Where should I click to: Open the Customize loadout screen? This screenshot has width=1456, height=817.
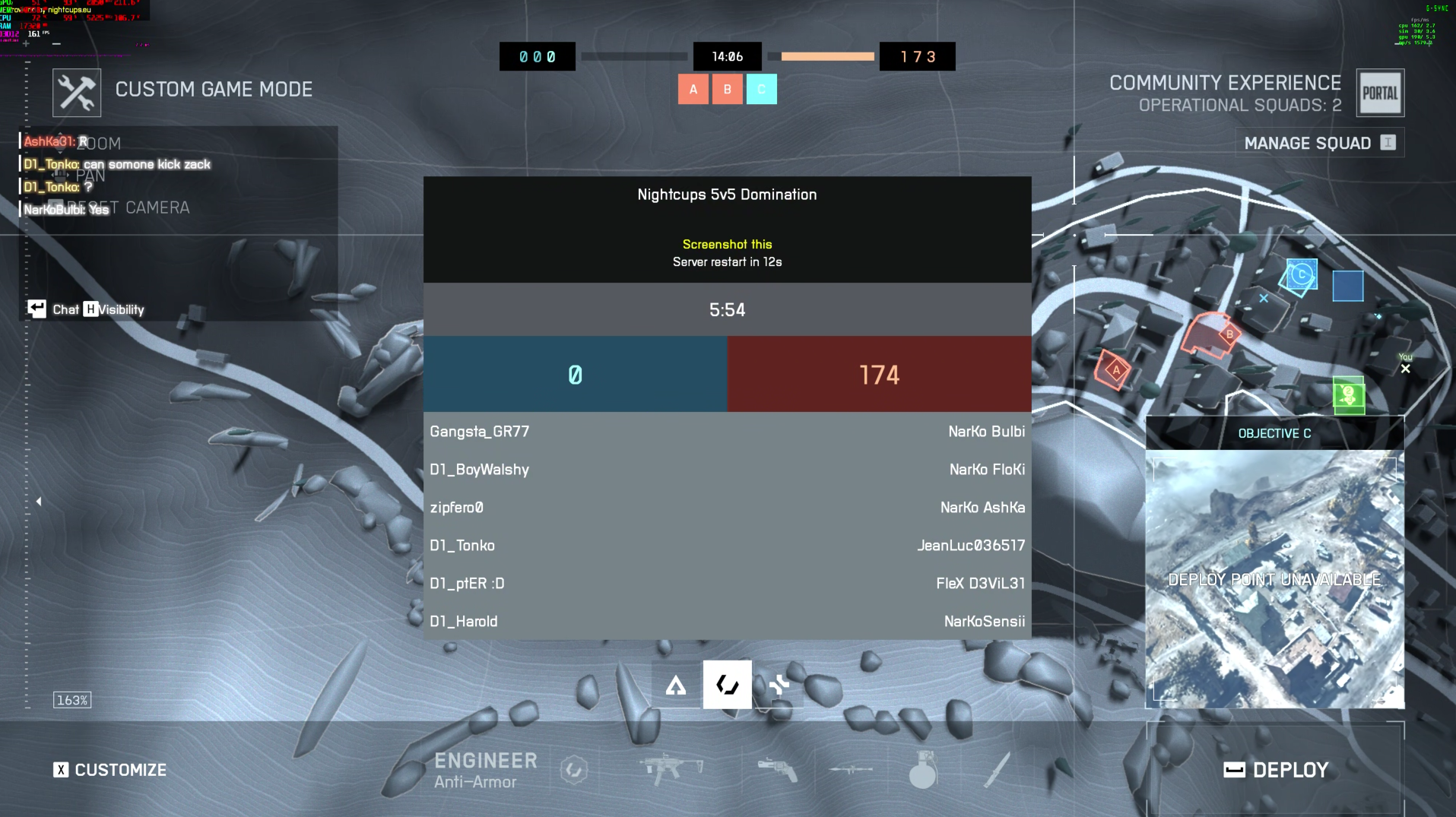(110, 770)
